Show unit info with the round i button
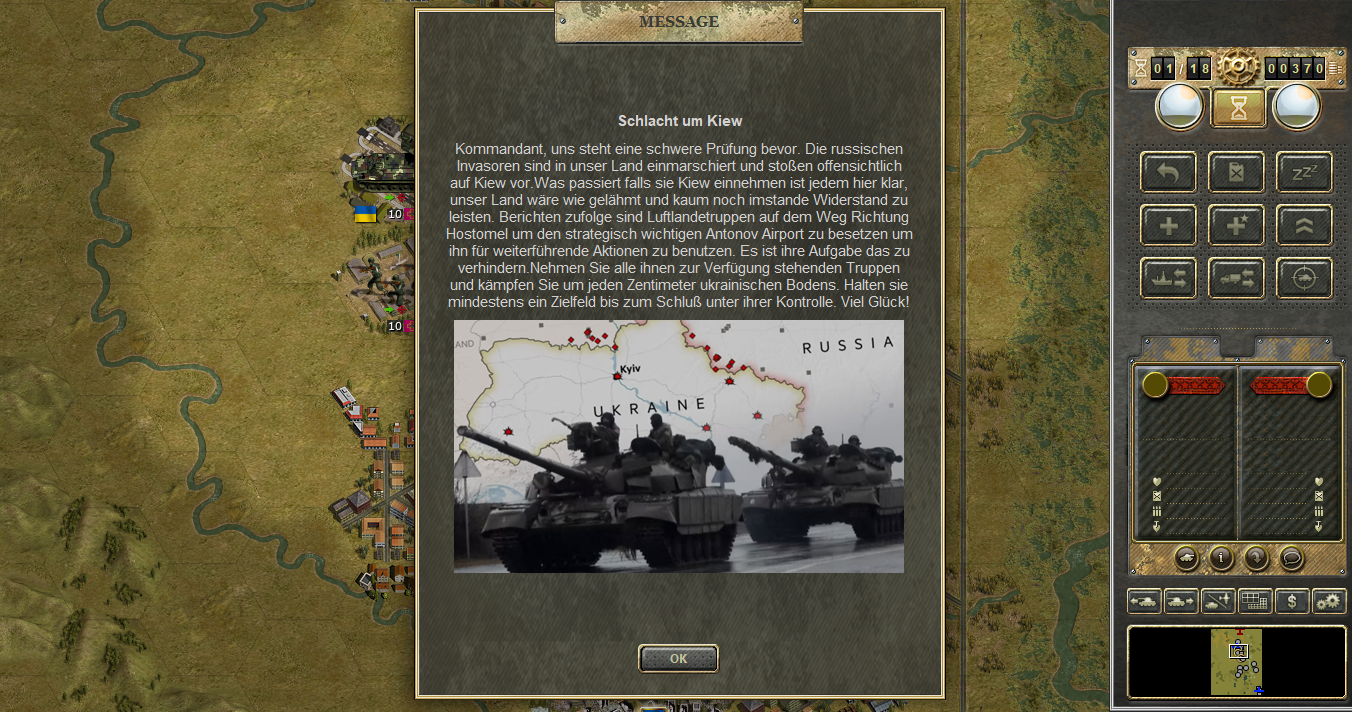1352x712 pixels. tap(1221, 558)
